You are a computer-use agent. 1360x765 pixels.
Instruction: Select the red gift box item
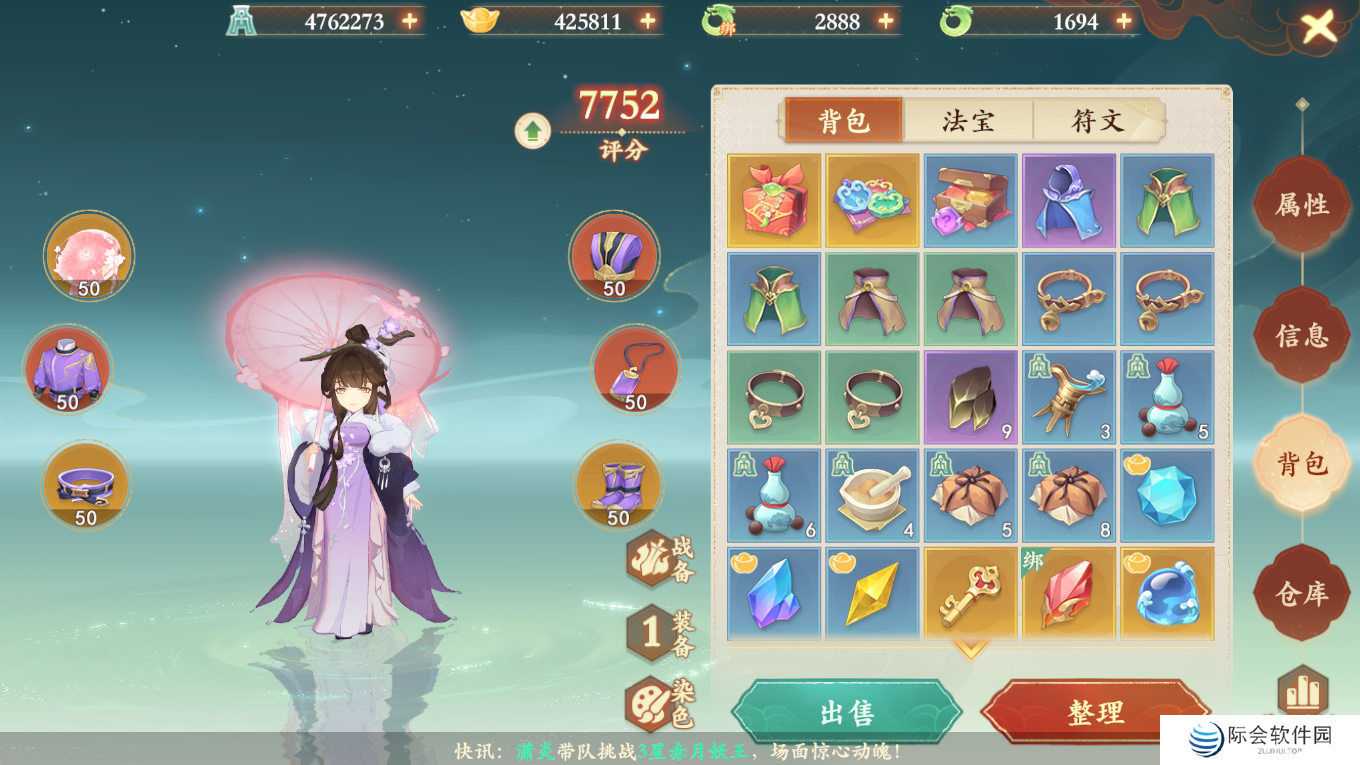click(774, 200)
